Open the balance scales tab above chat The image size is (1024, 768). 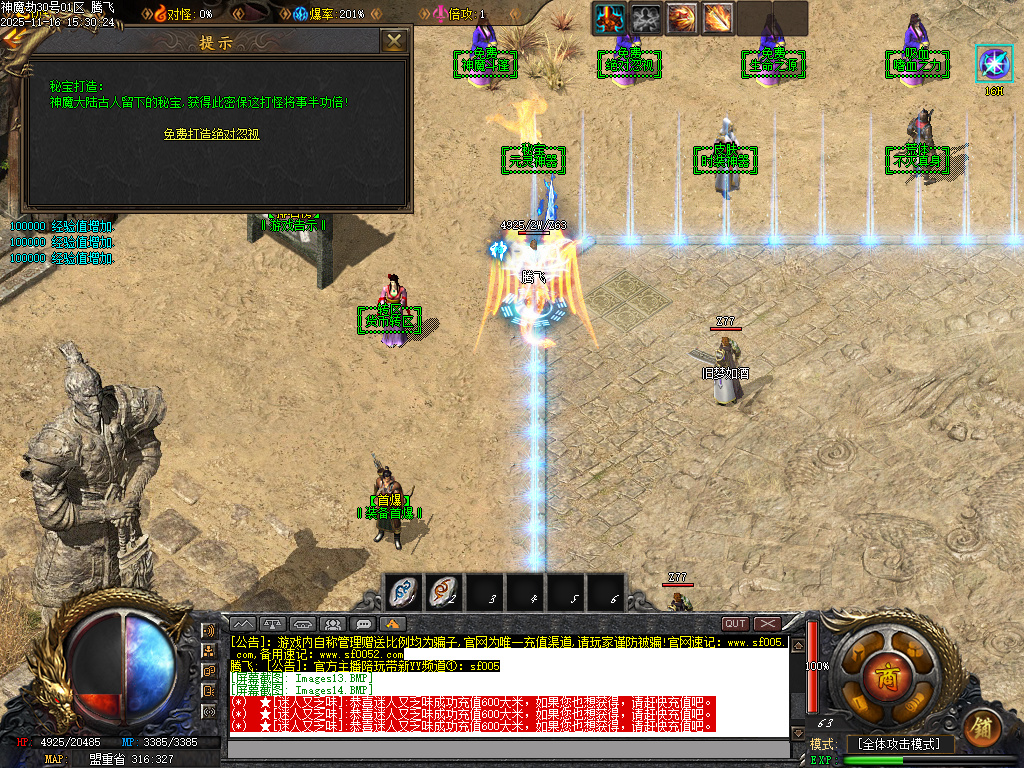[274, 624]
